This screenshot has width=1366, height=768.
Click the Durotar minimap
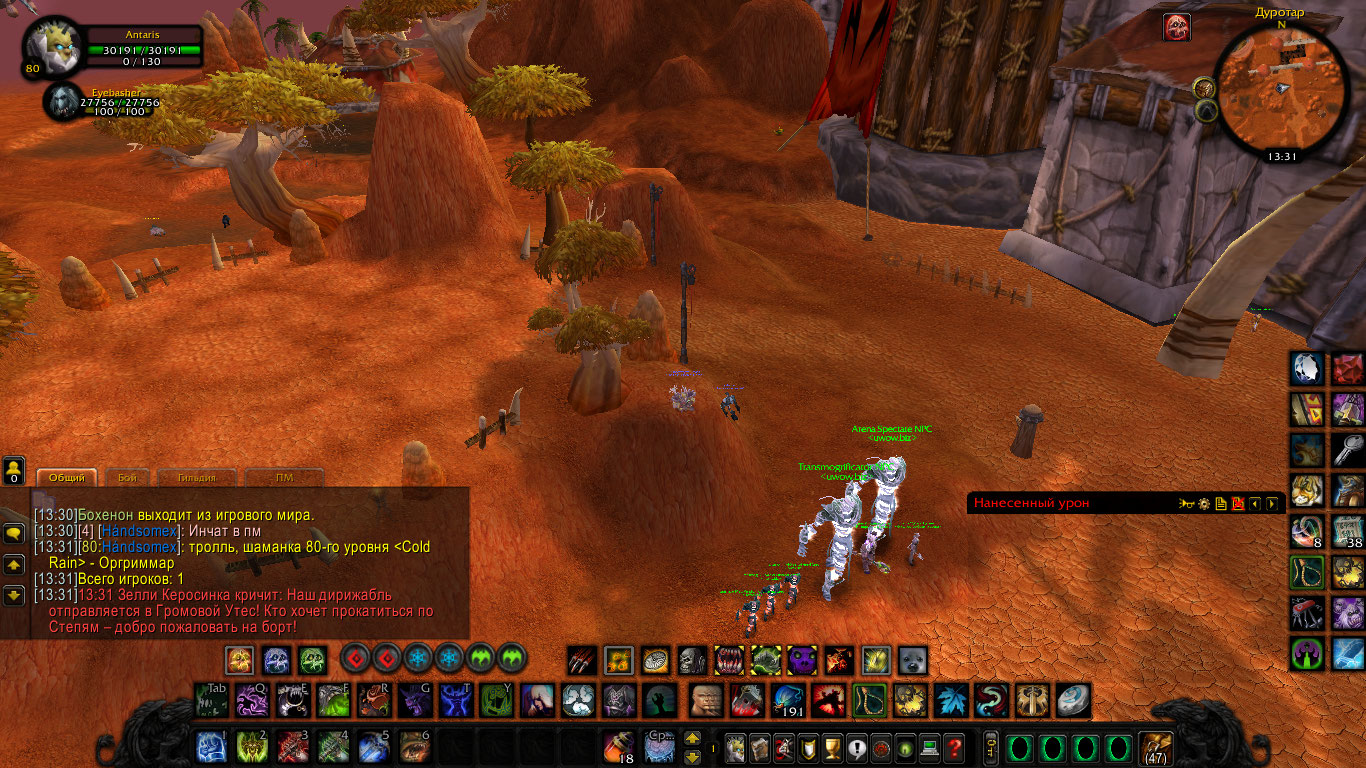[1280, 89]
